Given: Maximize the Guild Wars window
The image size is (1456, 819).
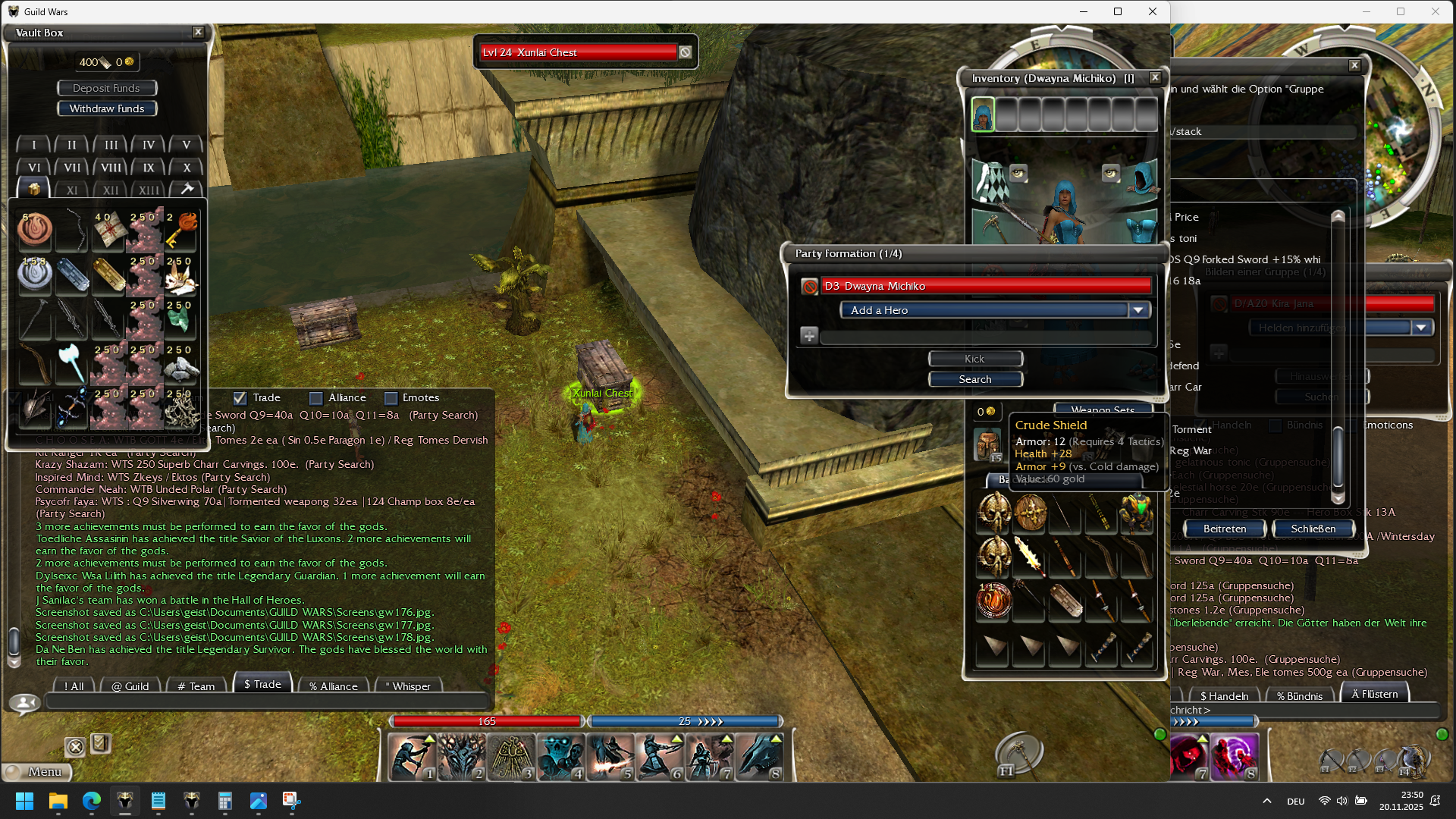Looking at the screenshot, I should [1118, 11].
